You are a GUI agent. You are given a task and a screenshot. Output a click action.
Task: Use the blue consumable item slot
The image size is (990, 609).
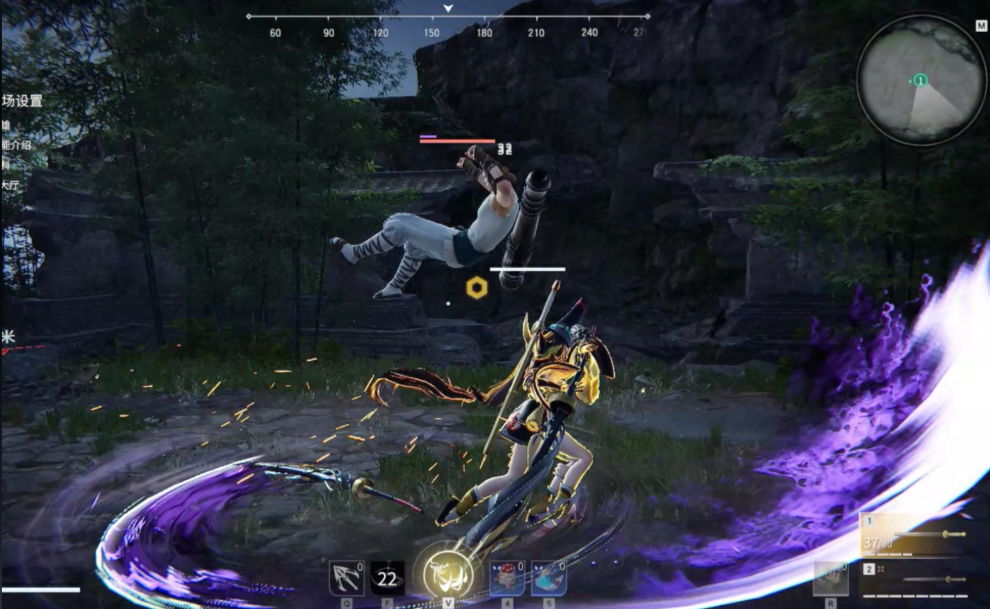[547, 578]
